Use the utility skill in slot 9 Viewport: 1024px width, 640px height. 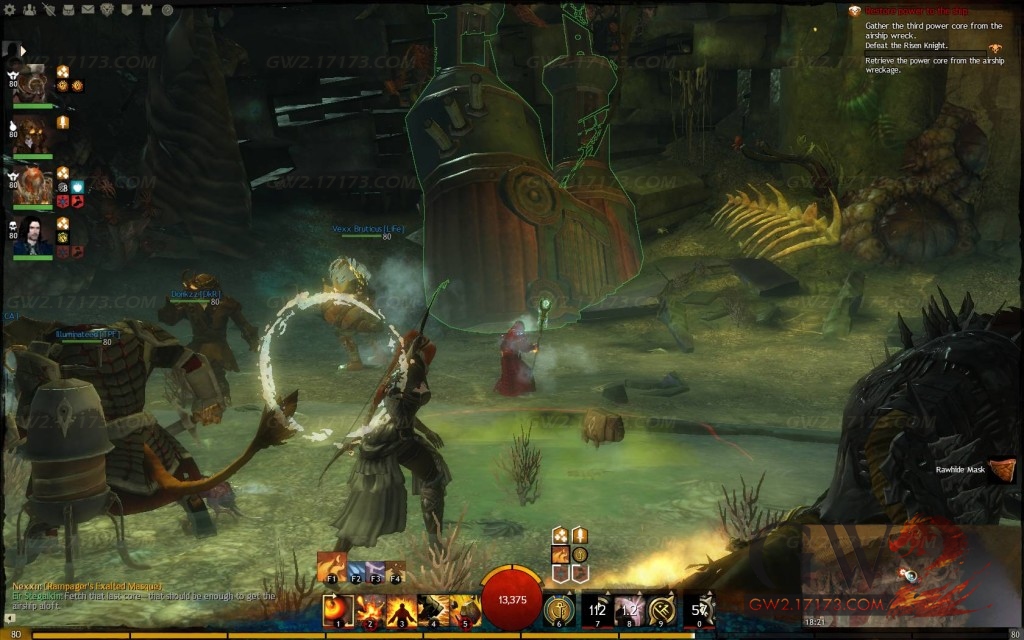(x=661, y=609)
